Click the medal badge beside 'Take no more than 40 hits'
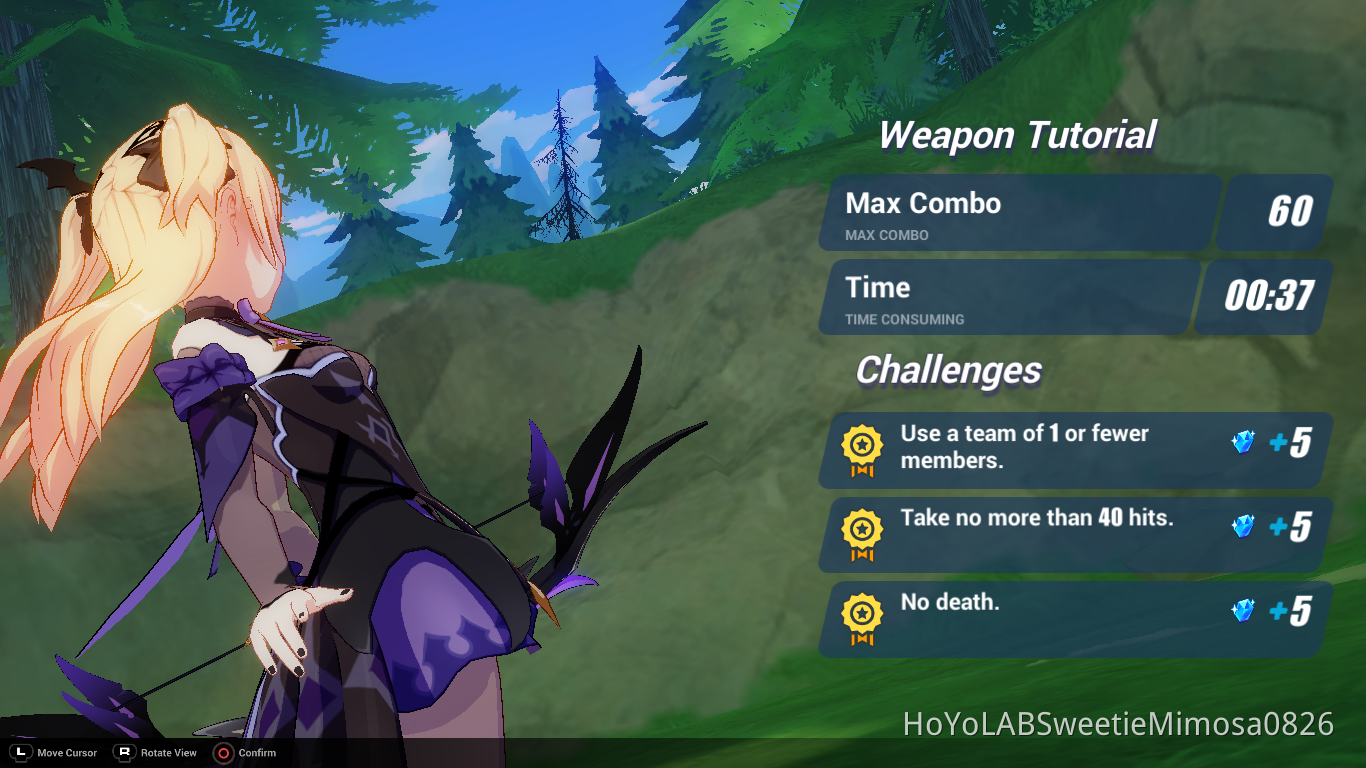 pyautogui.click(x=861, y=533)
